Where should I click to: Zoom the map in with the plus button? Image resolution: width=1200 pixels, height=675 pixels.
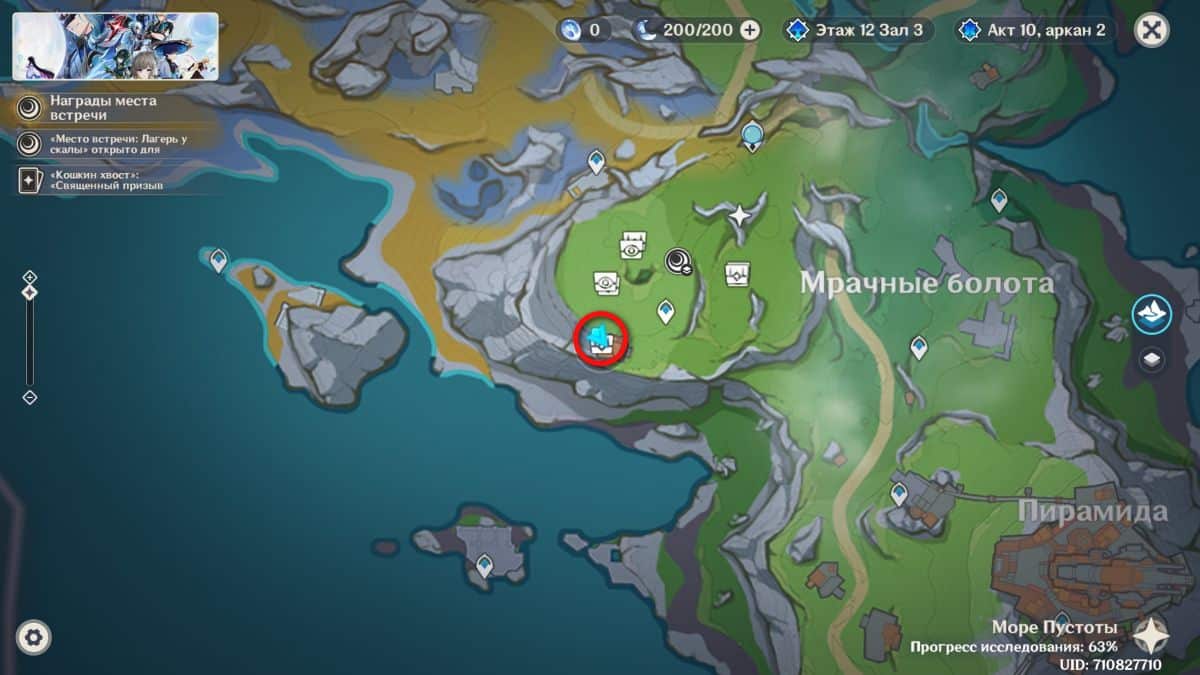tap(30, 276)
